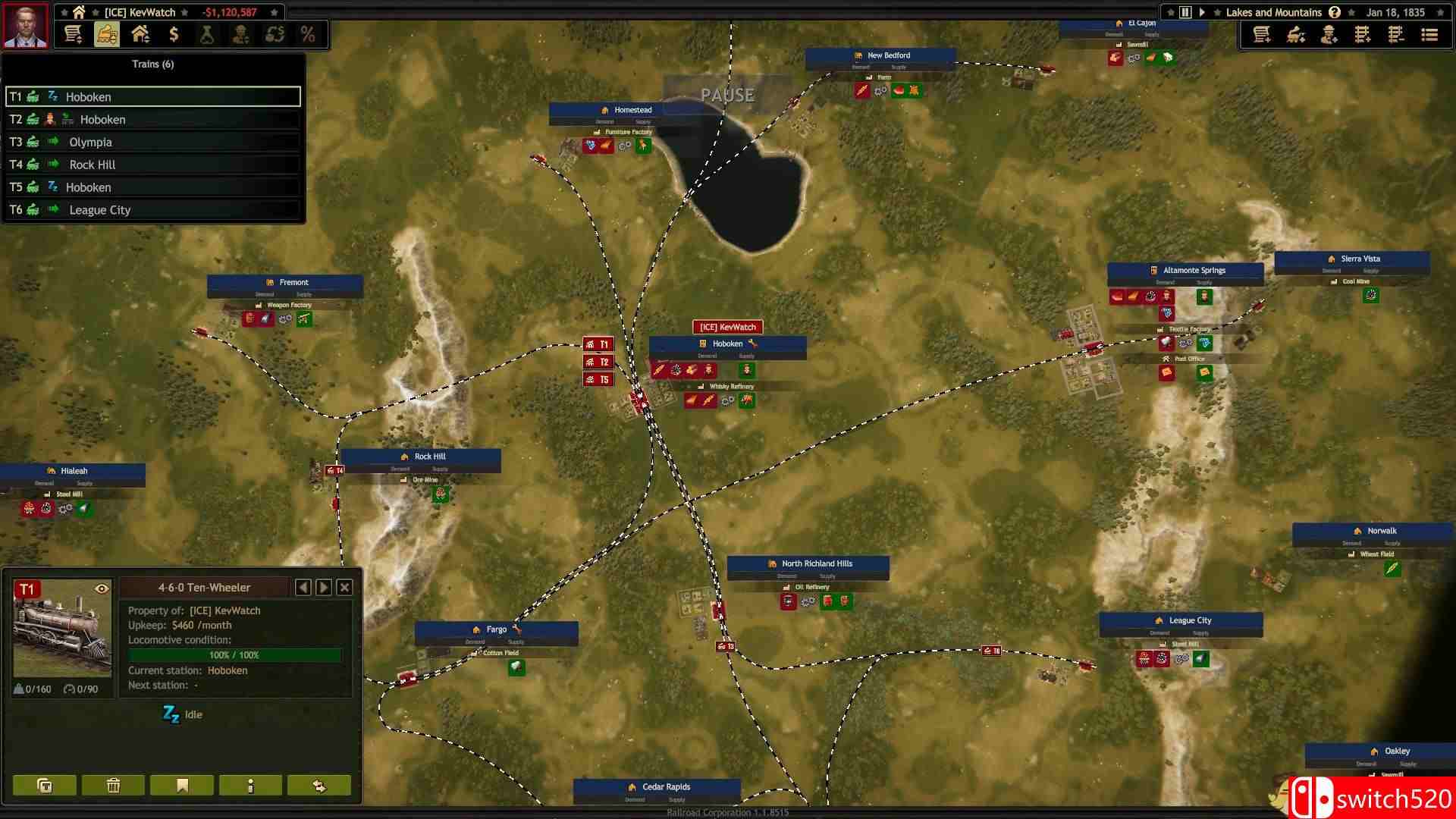Select the dollar finance icon in the toolbar
This screenshot has width=1456, height=819.
175,34
